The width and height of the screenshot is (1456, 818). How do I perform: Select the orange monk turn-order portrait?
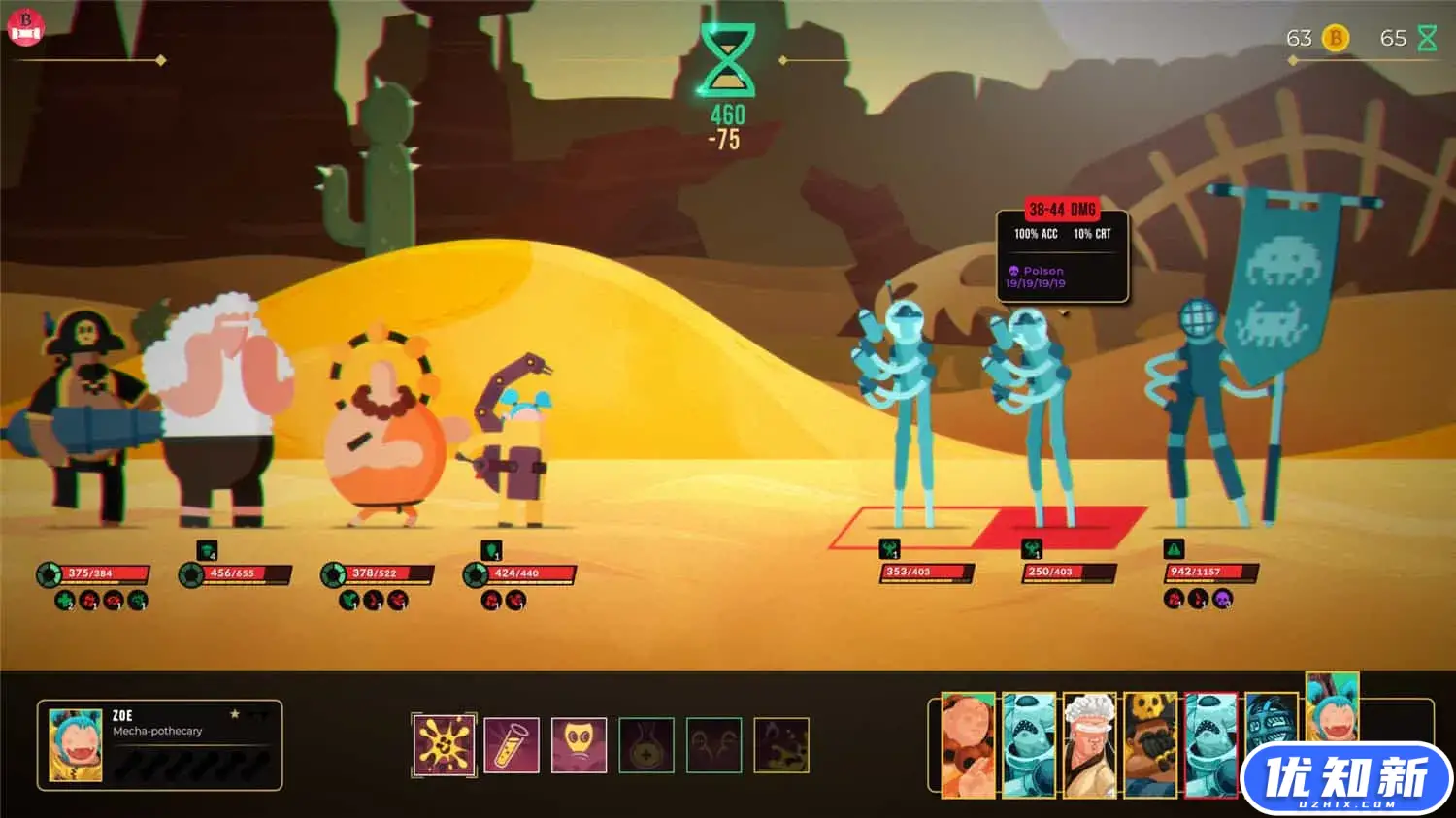pyautogui.click(x=968, y=743)
